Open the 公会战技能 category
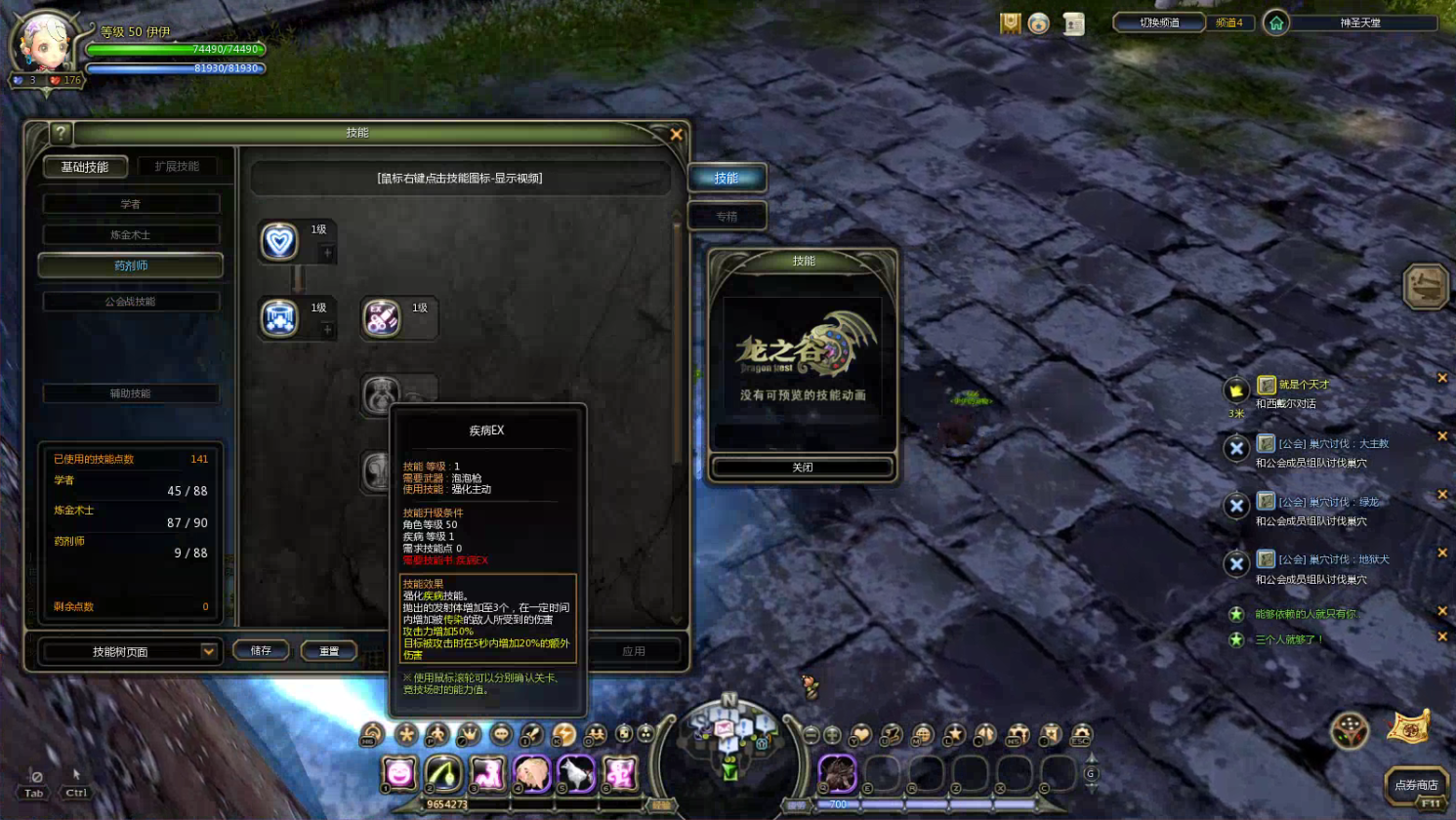Viewport: 1456px width, 820px height. 131,302
